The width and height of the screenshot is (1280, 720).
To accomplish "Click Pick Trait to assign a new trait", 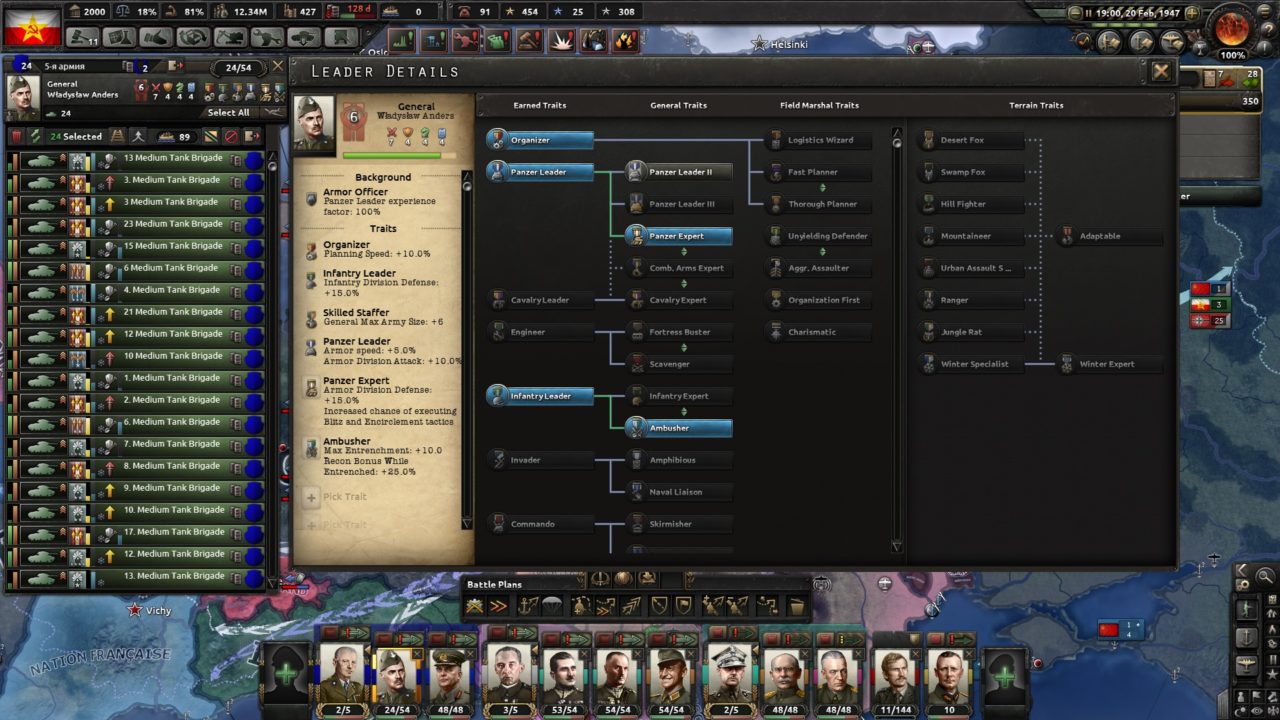I will (343, 497).
